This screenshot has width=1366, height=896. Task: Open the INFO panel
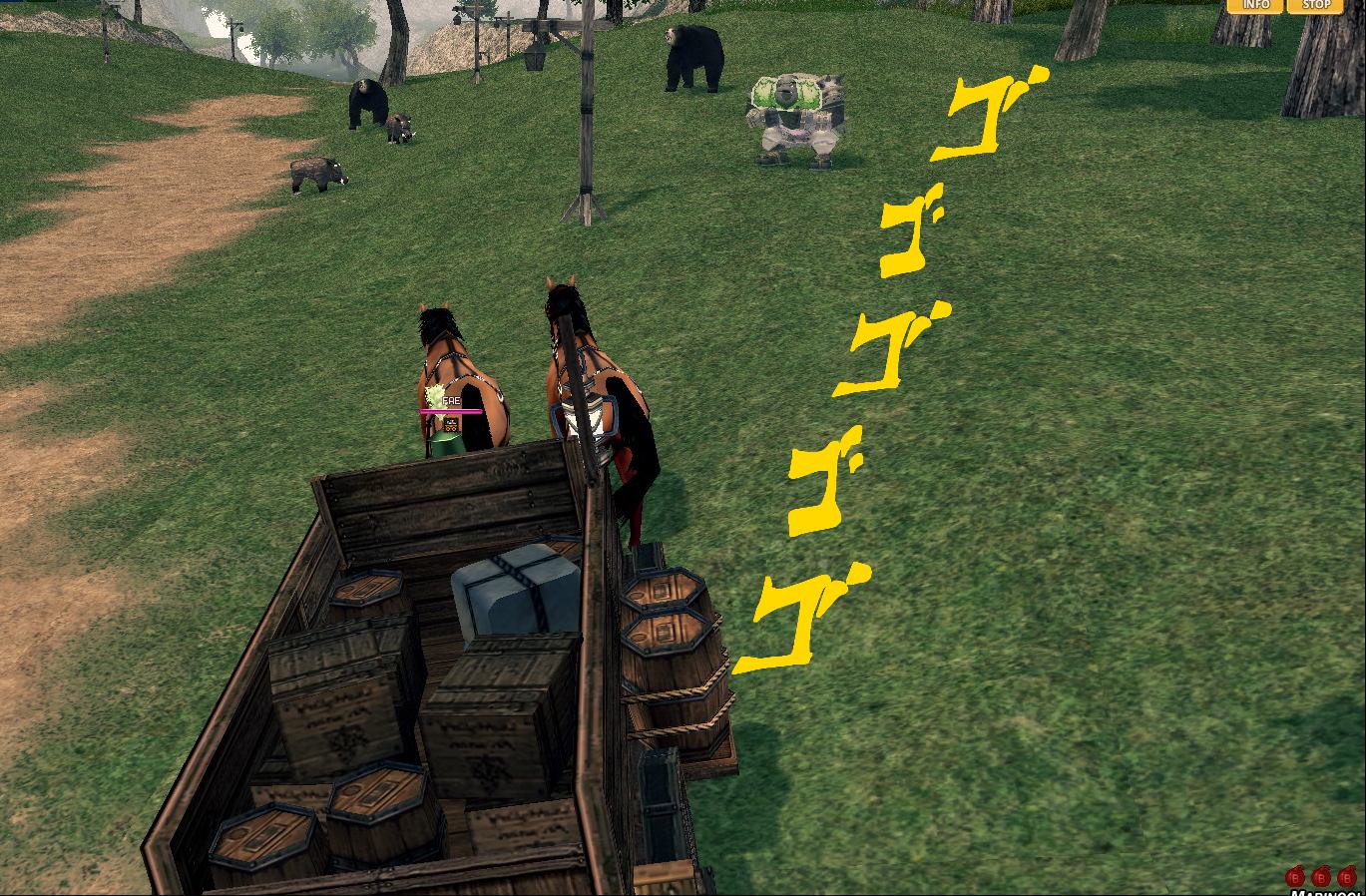pyautogui.click(x=1255, y=5)
